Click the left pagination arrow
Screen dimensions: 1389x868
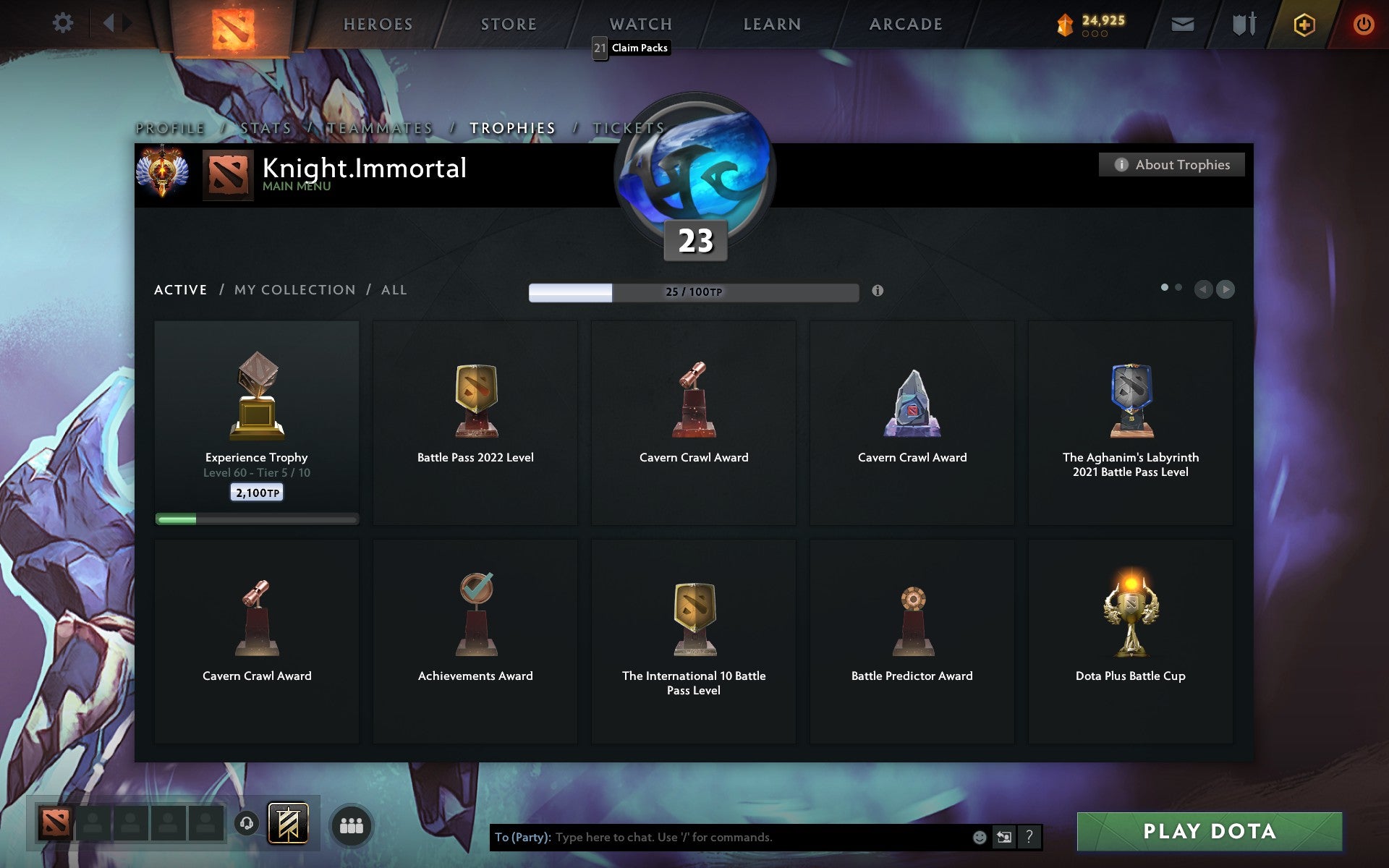(1203, 289)
